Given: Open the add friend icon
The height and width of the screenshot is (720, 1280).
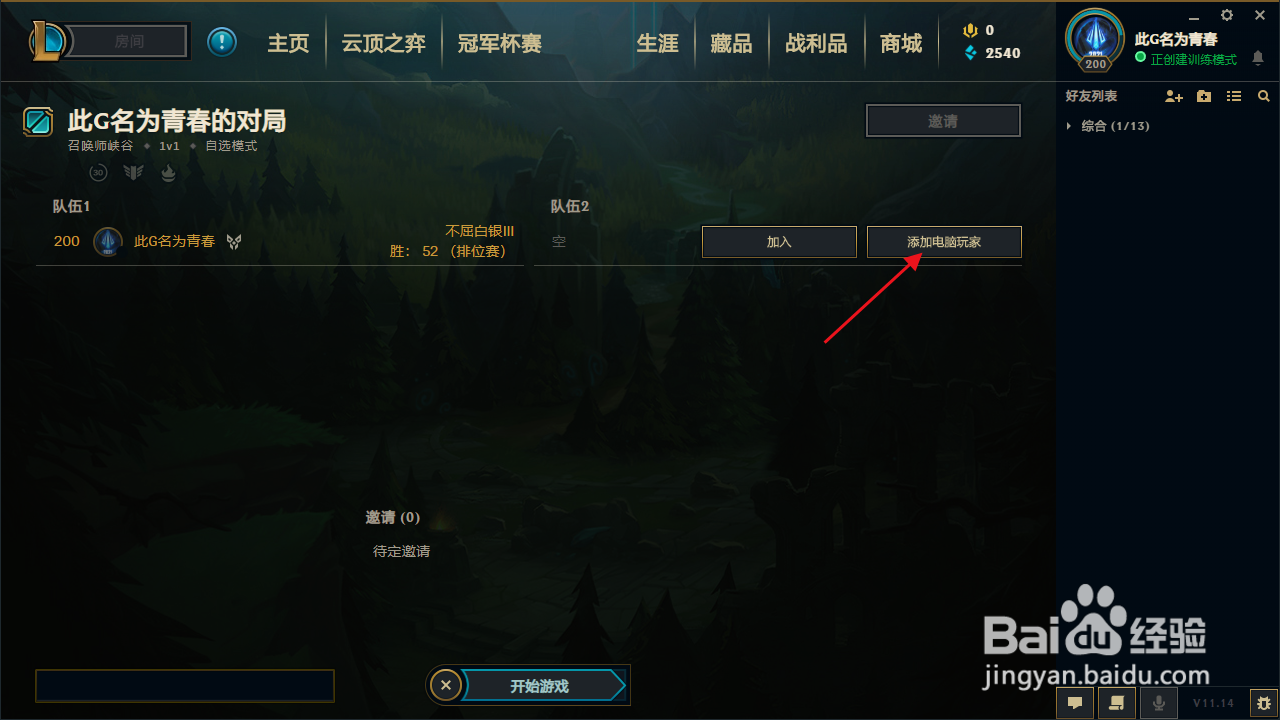Looking at the screenshot, I should 1173,96.
